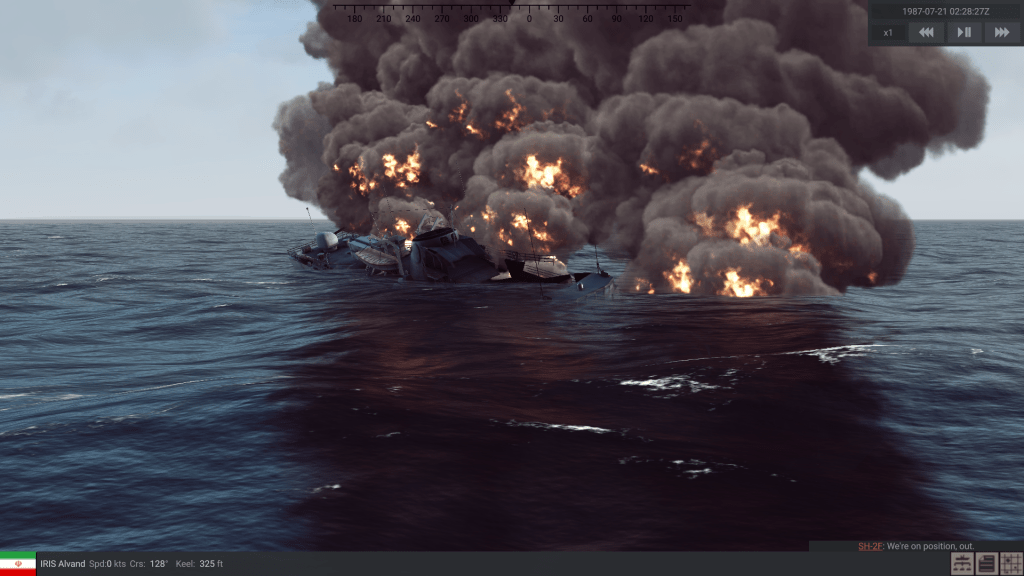Image resolution: width=1024 pixels, height=576 pixels.
Task: Switch to the tactical map grid view
Action: pyautogui.click(x=1010, y=564)
